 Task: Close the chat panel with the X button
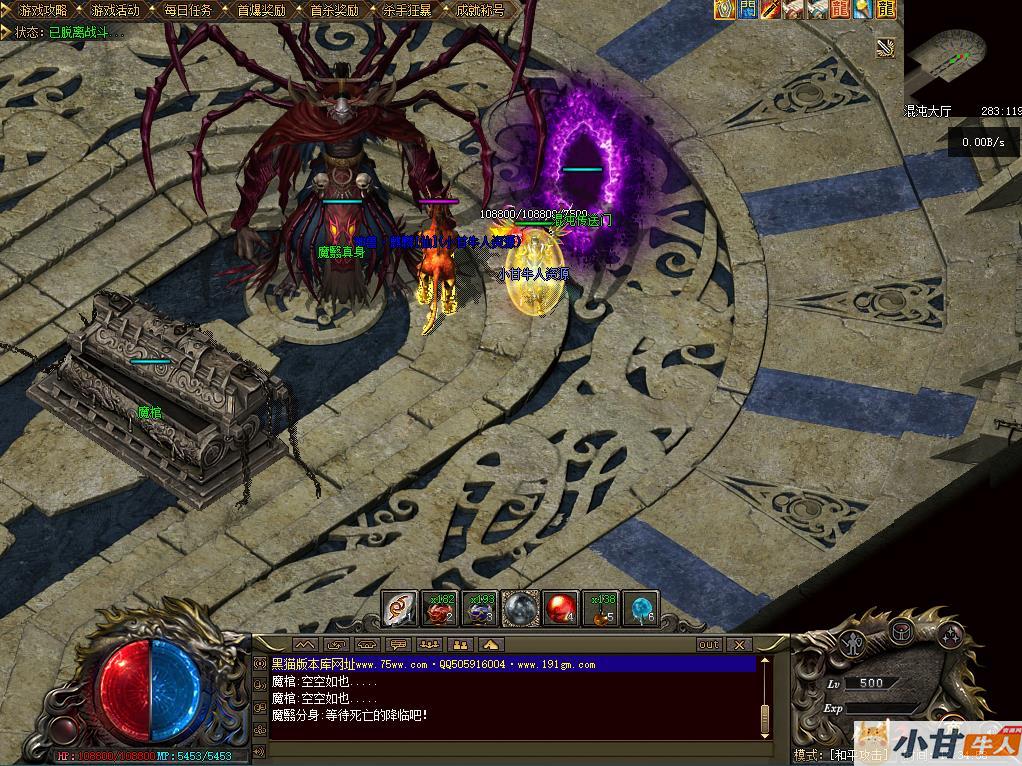click(x=739, y=645)
